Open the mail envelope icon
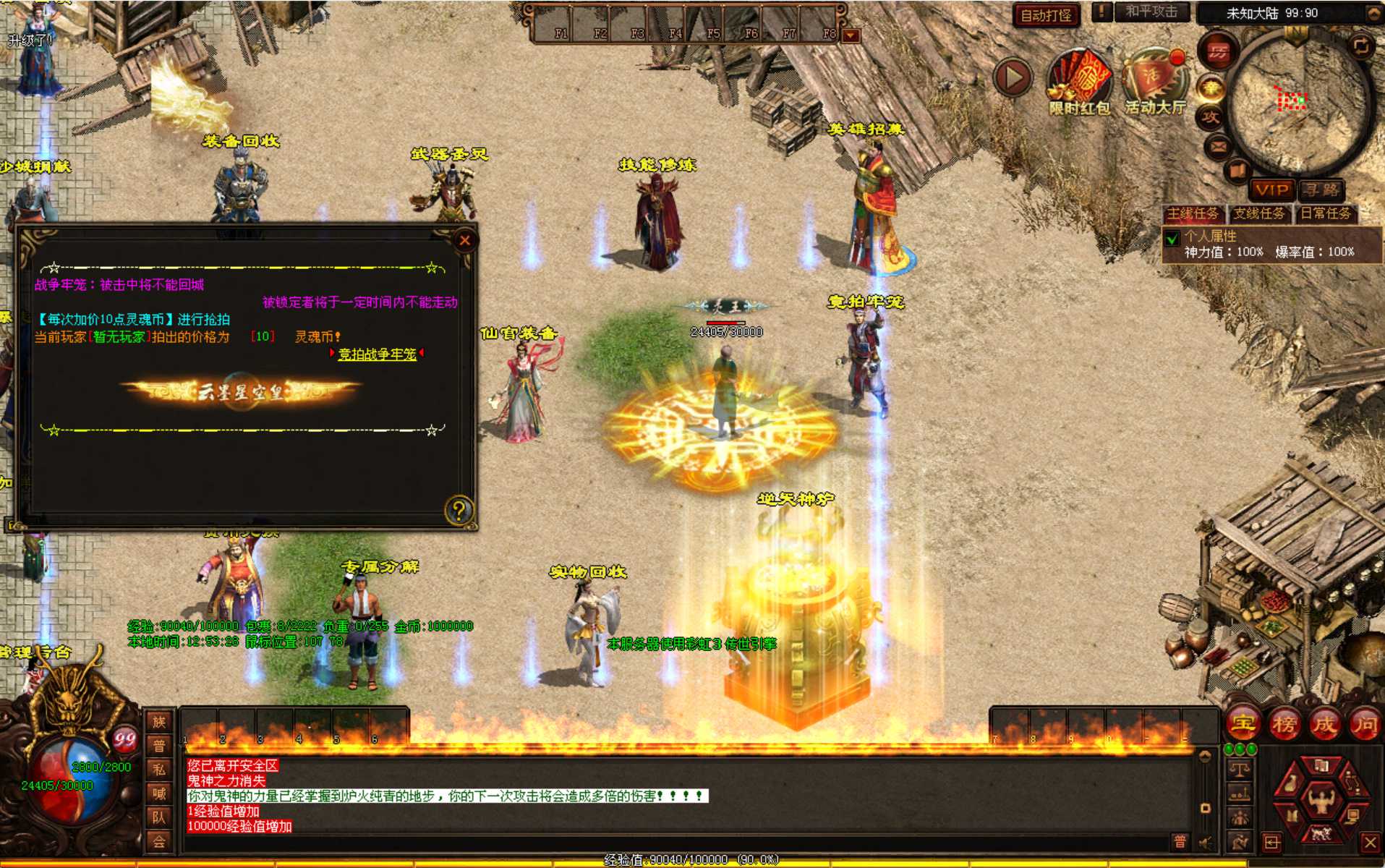 pyautogui.click(x=1218, y=148)
